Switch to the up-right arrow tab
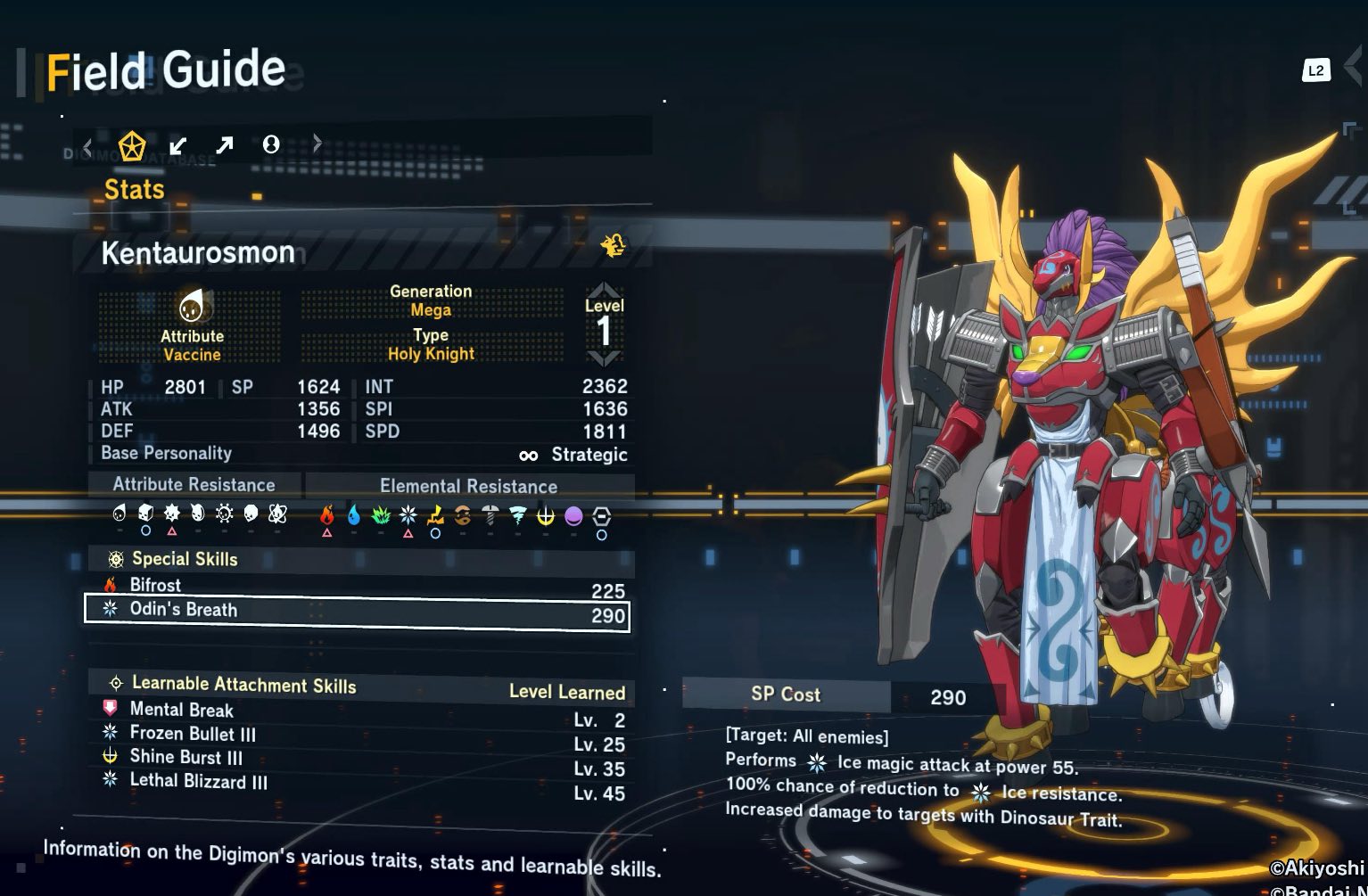The height and width of the screenshot is (896, 1368). click(224, 144)
